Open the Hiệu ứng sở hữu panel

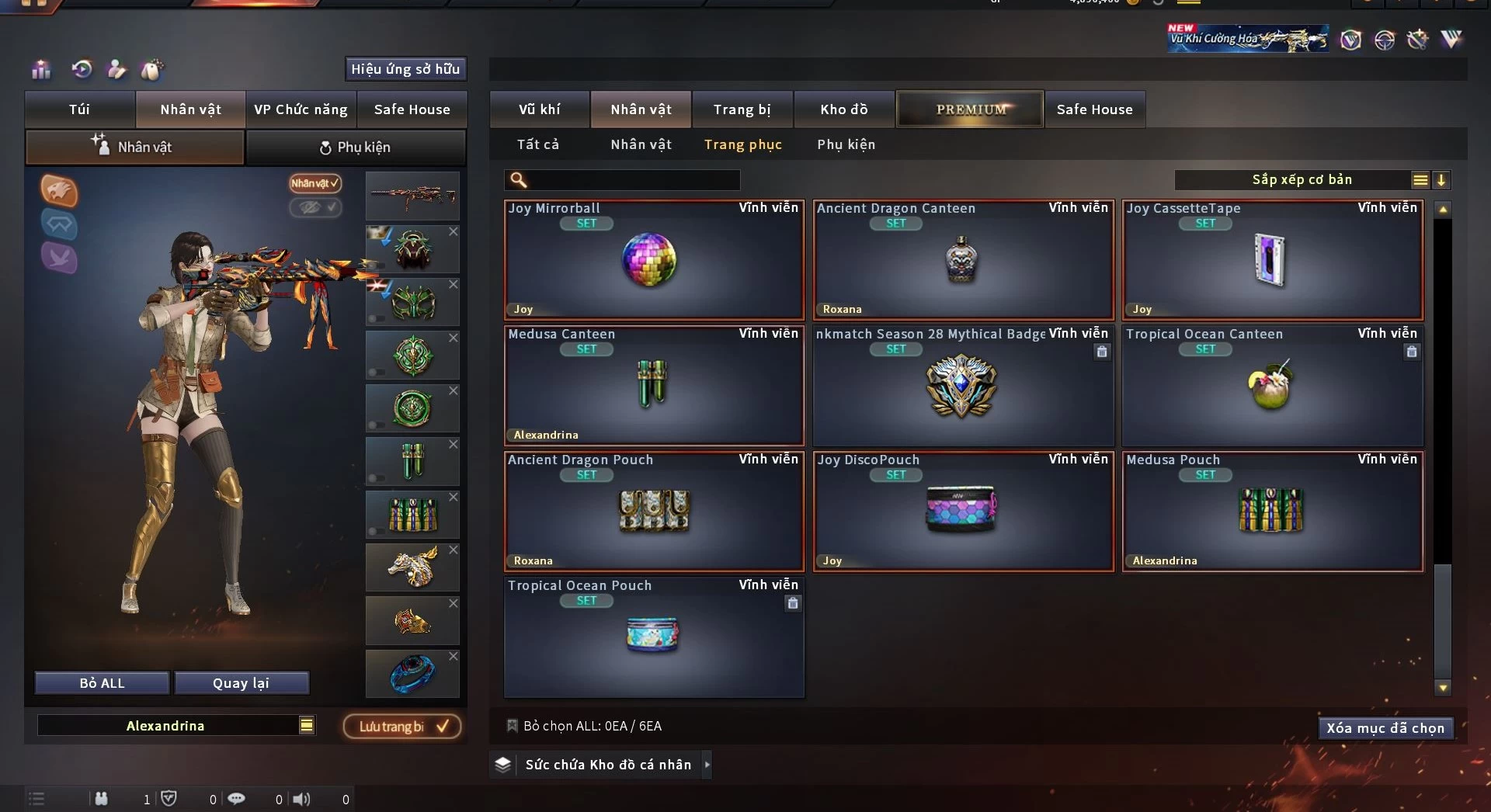coord(405,69)
